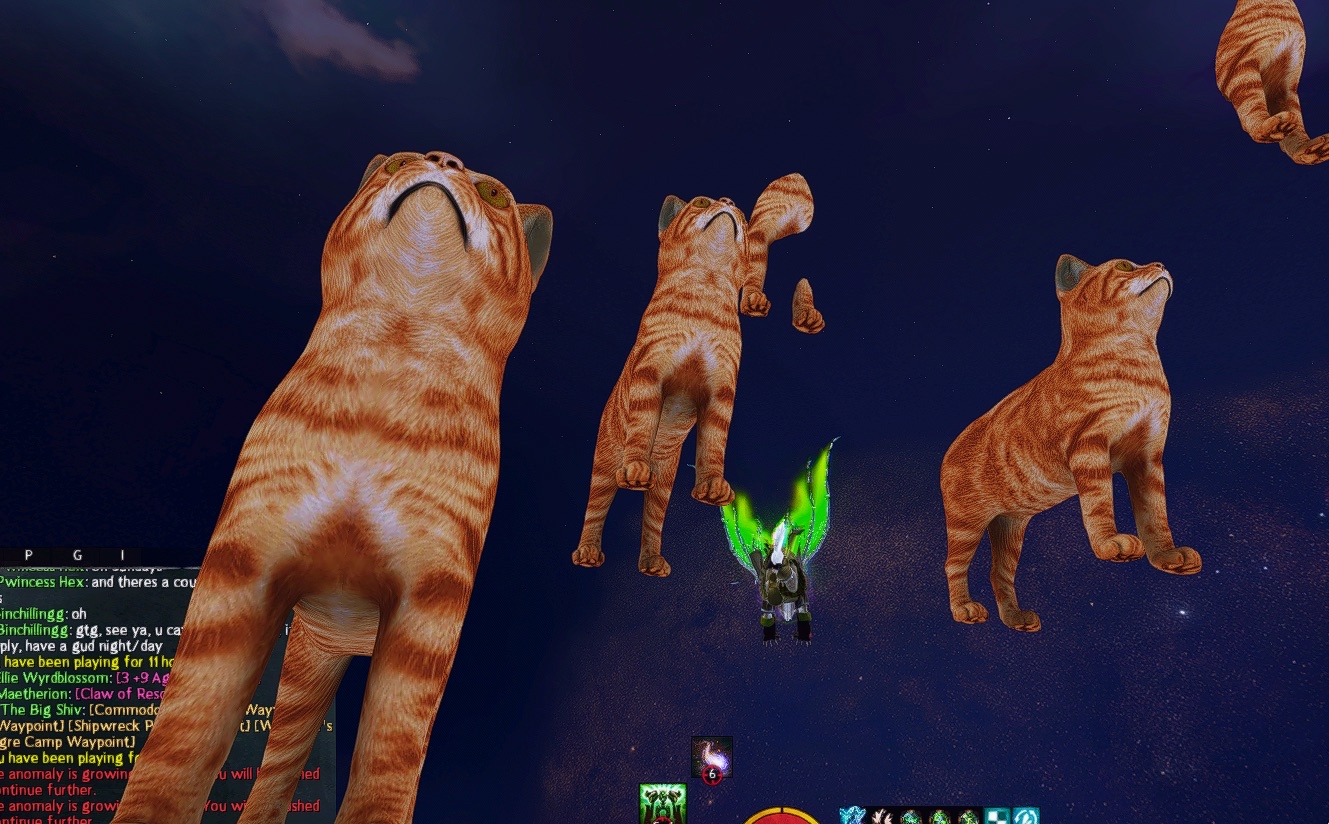Open the I chat tab
Image resolution: width=1329 pixels, height=824 pixels.
(122, 555)
